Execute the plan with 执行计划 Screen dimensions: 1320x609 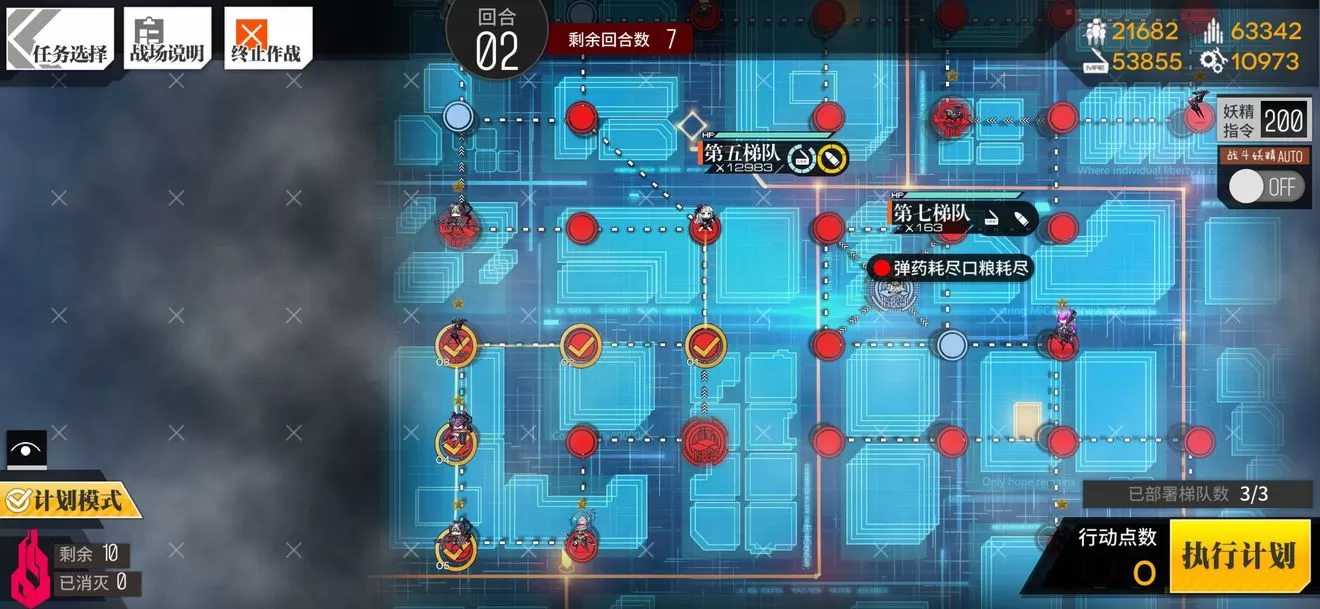1239,556
